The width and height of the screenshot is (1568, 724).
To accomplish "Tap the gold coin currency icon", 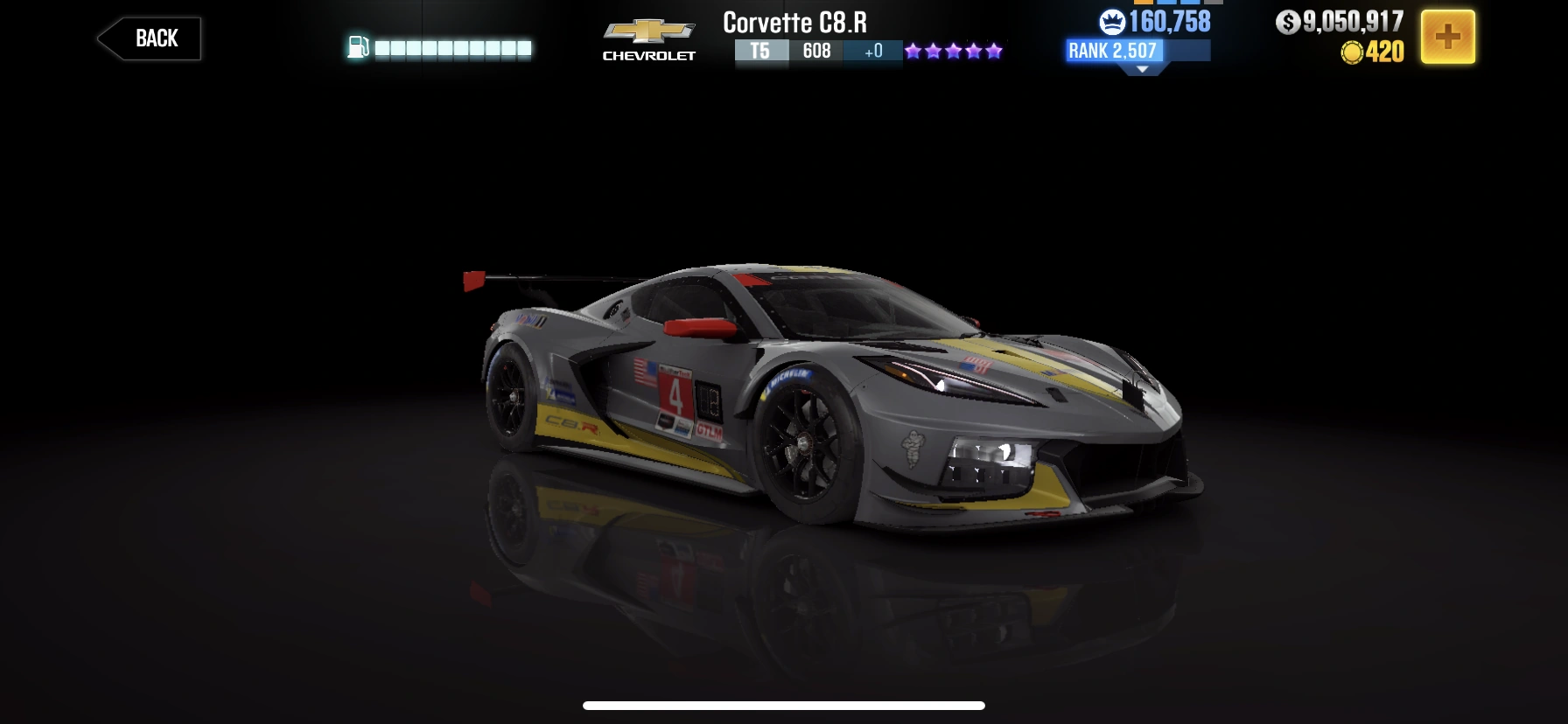I will (x=1351, y=52).
